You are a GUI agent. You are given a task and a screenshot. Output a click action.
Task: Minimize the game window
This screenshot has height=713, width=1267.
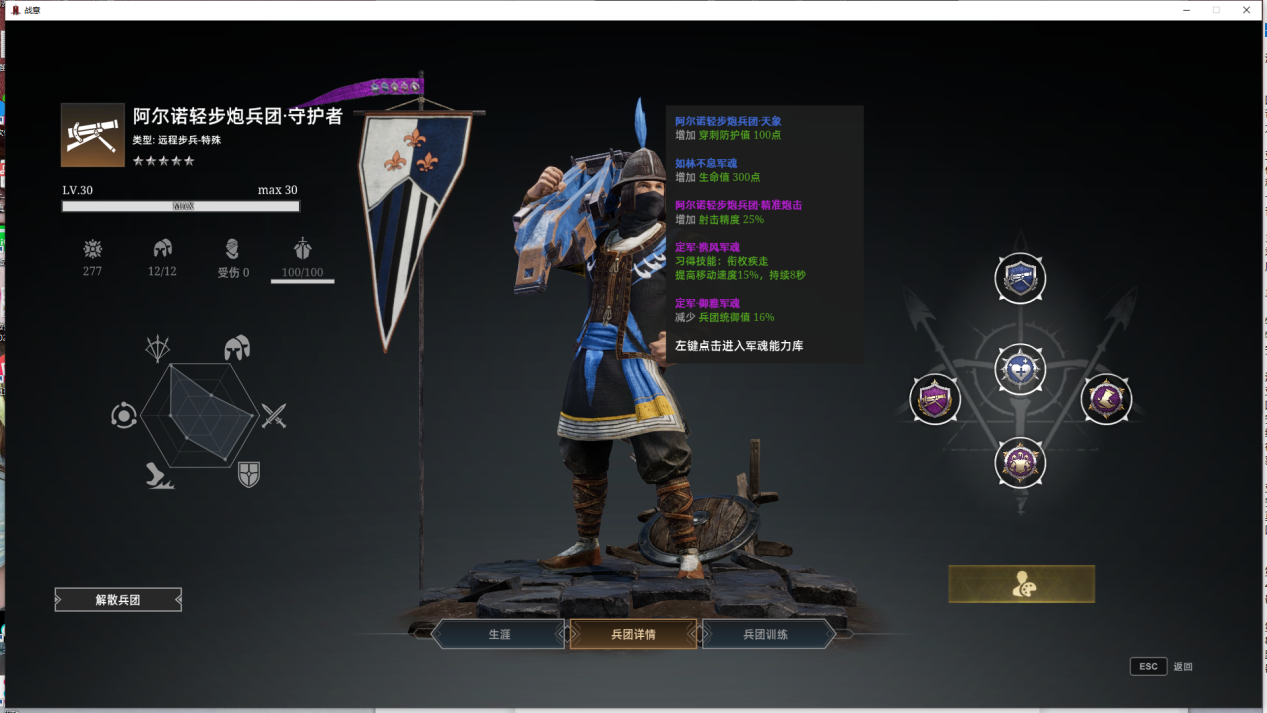coord(1186,10)
